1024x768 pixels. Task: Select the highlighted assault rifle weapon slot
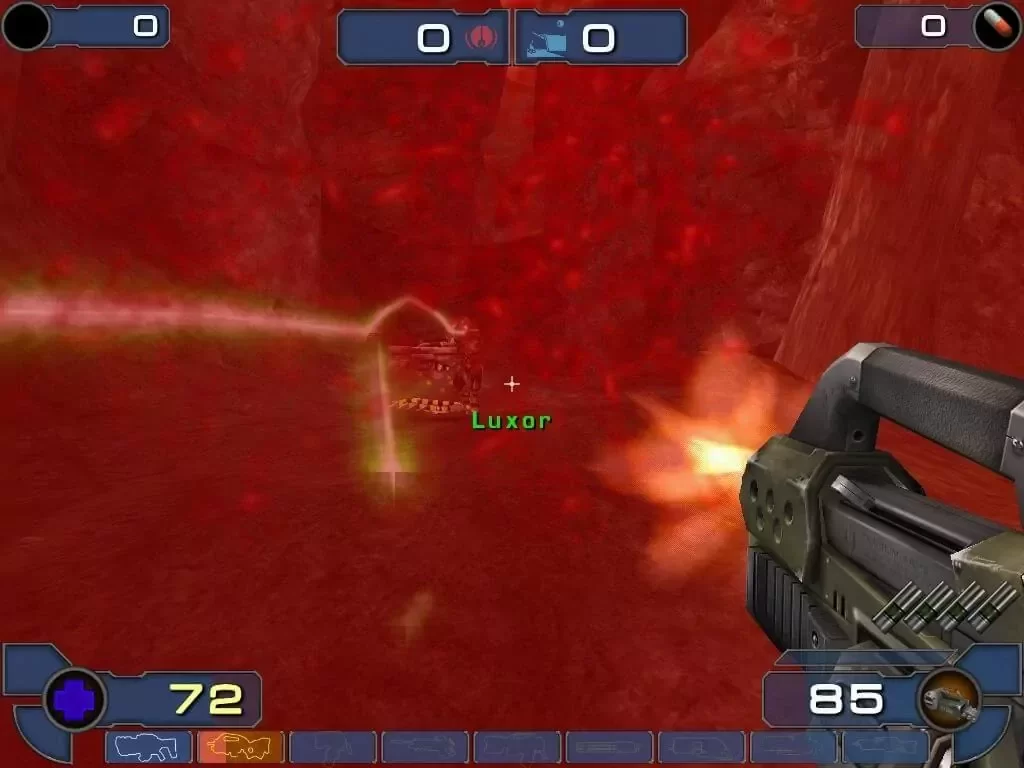pyautogui.click(x=240, y=746)
